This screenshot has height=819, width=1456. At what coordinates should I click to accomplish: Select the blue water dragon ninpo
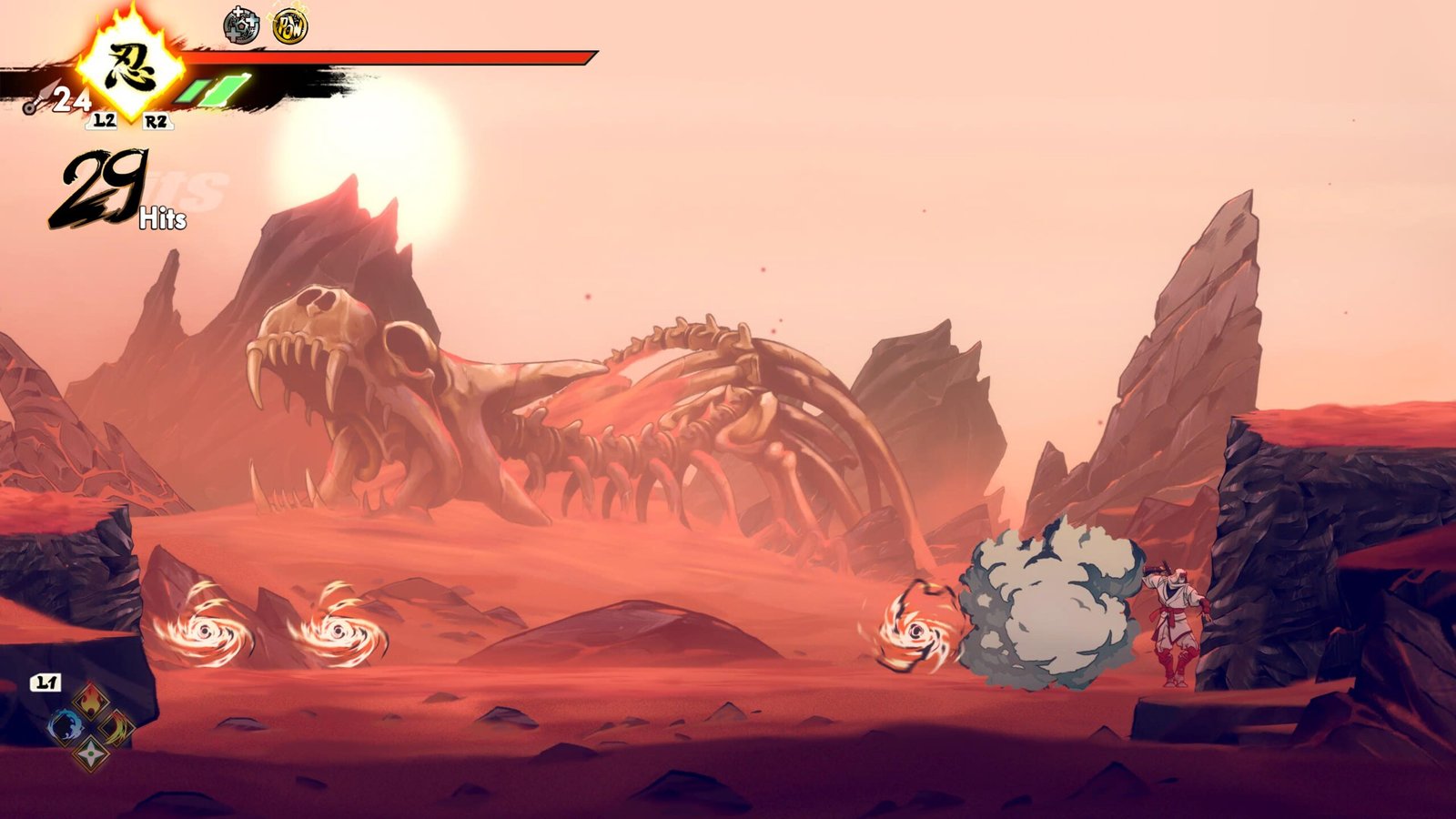coord(66,727)
